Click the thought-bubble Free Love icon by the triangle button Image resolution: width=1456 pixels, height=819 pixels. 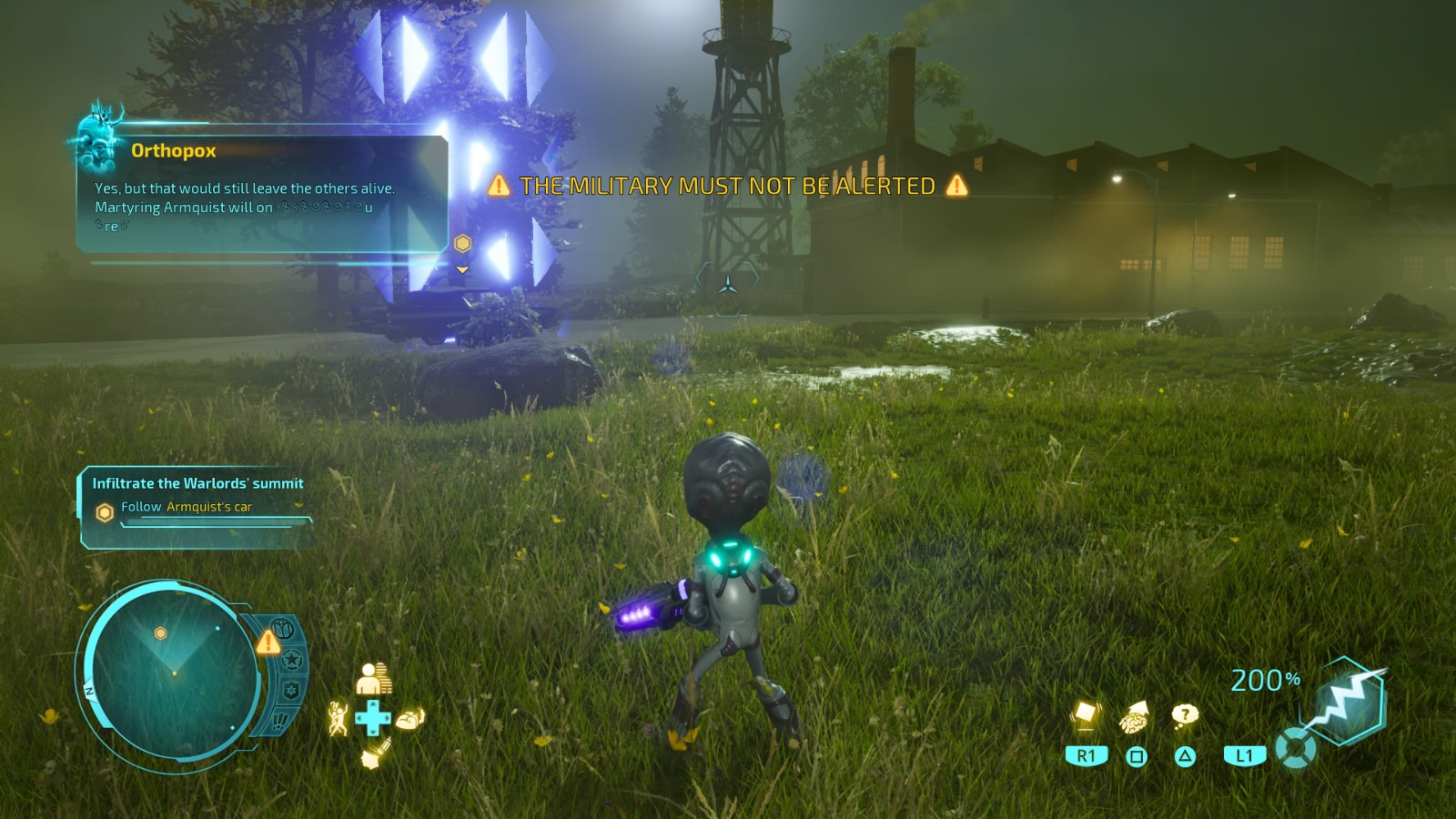click(1184, 713)
